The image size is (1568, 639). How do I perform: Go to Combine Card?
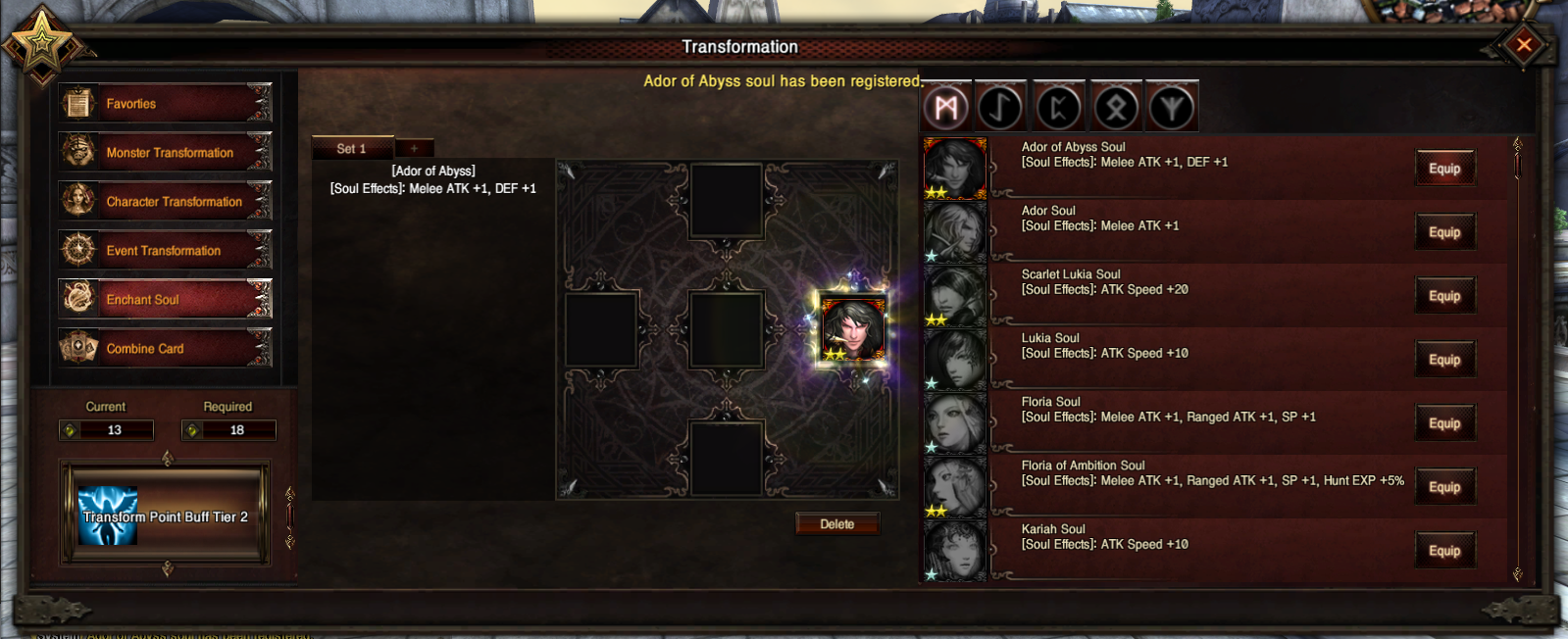click(164, 348)
